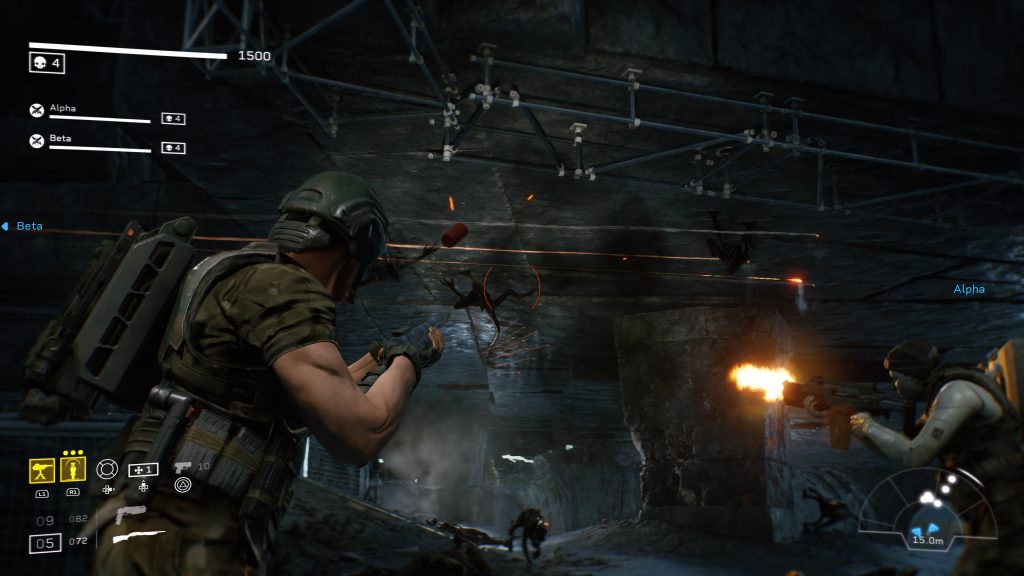Switch to the sidearm pistol icon
Image resolution: width=1024 pixels, height=576 pixels.
click(x=182, y=467)
